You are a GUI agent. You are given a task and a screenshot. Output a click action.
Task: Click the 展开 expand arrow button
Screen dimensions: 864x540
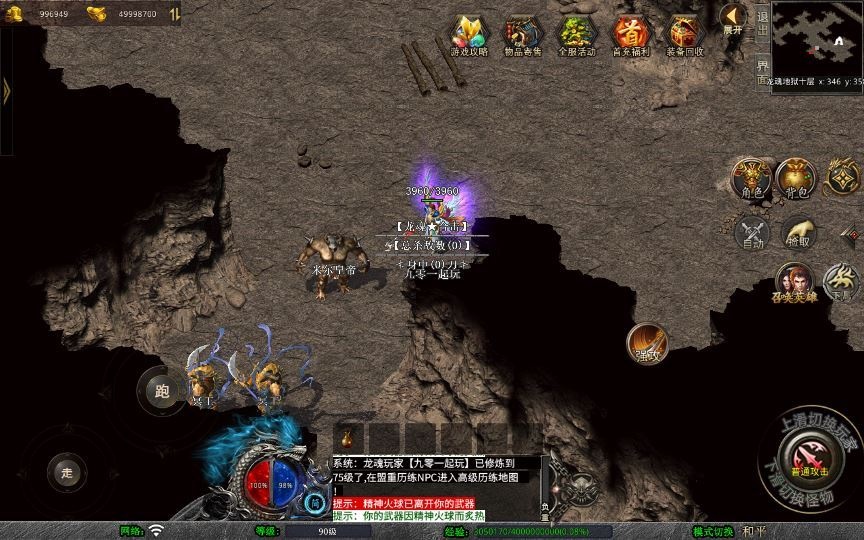pyautogui.click(x=734, y=18)
